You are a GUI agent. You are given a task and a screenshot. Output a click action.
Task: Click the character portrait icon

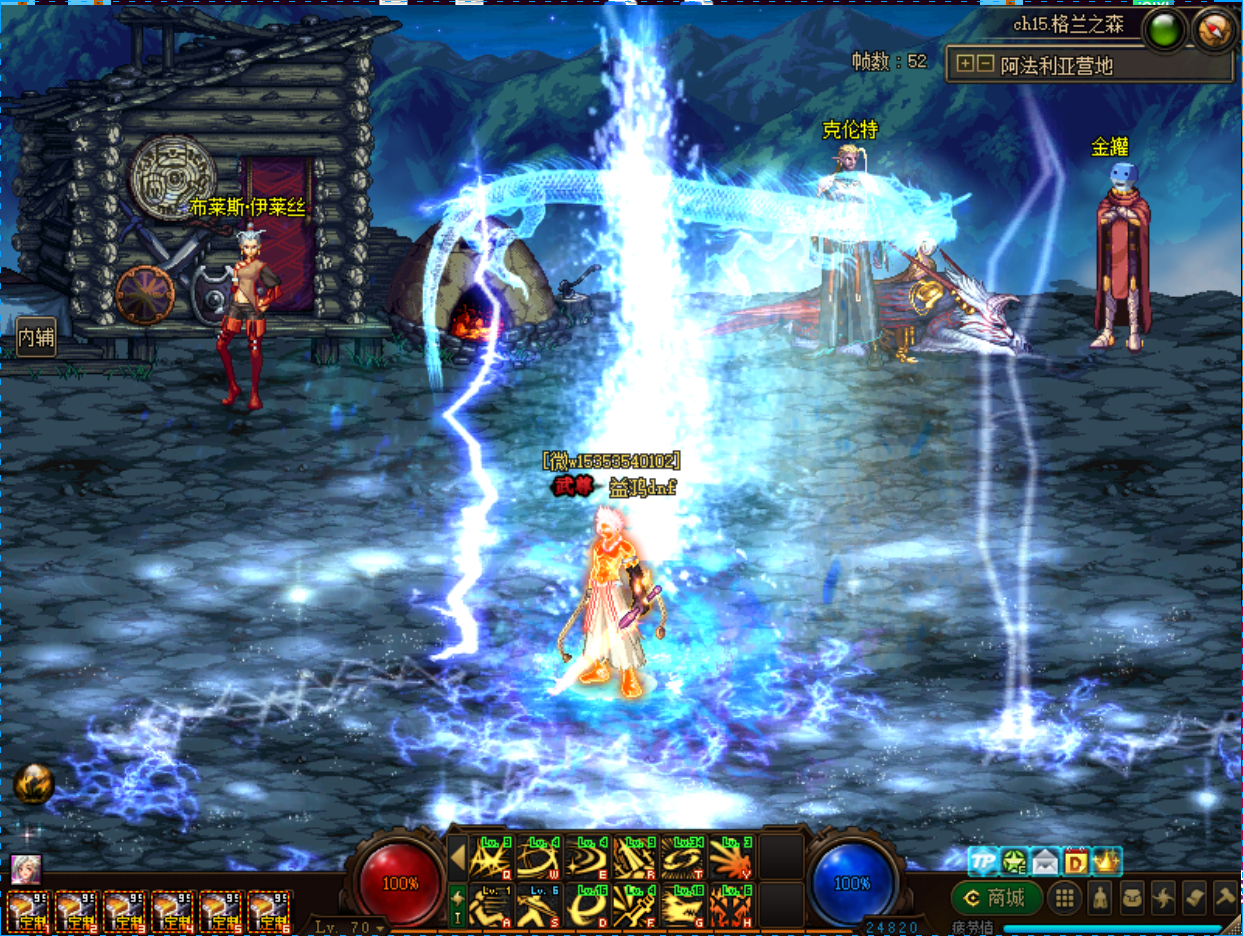(25, 869)
